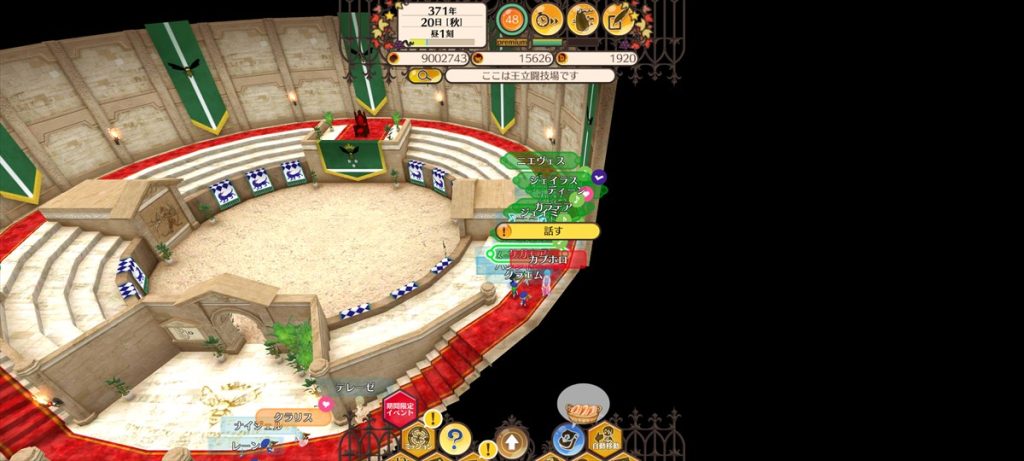The image size is (1024, 461).
Task: Select the ミッション mission hexagon button
Action: pos(417,438)
